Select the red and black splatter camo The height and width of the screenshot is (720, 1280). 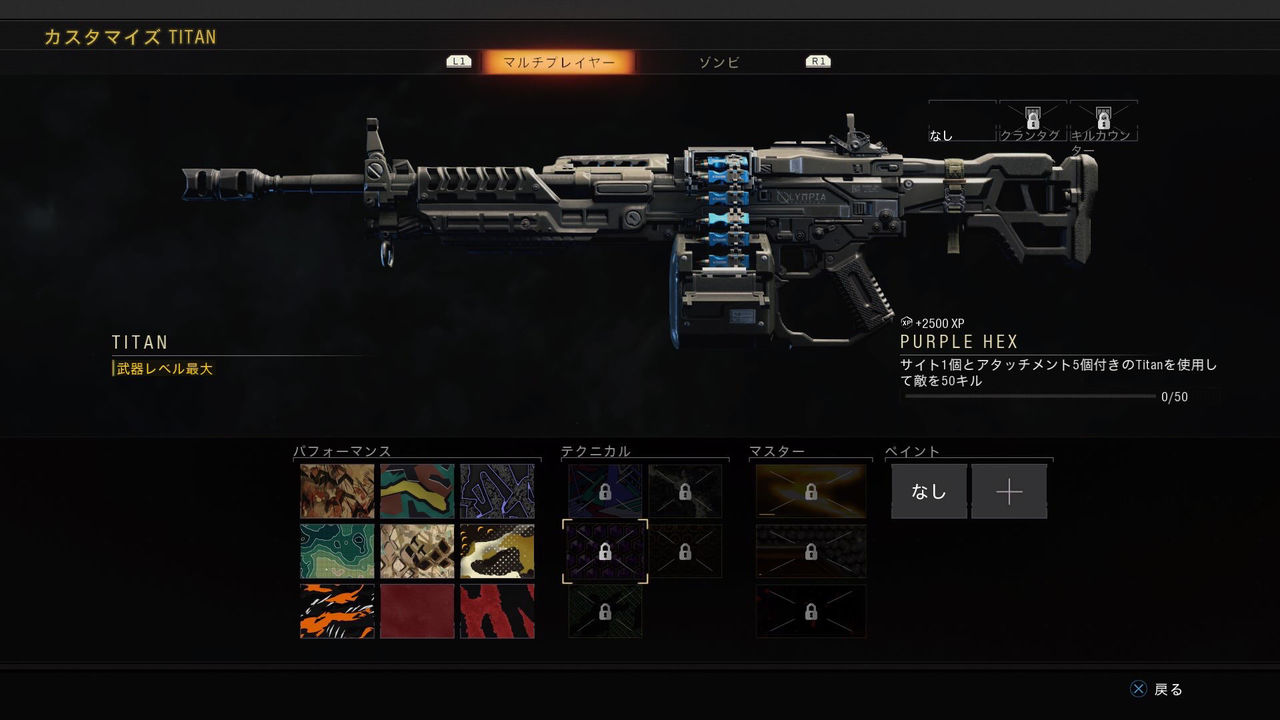(497, 611)
